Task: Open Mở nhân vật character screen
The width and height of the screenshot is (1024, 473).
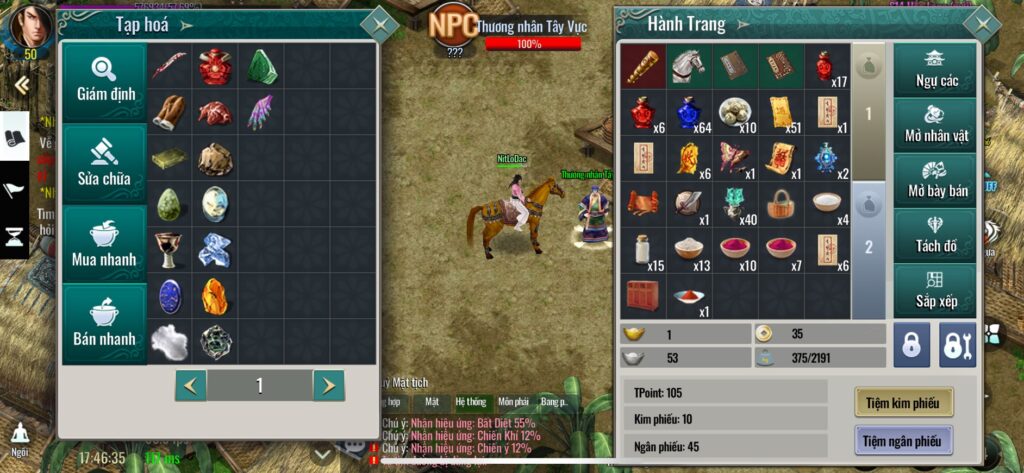Action: (936, 124)
